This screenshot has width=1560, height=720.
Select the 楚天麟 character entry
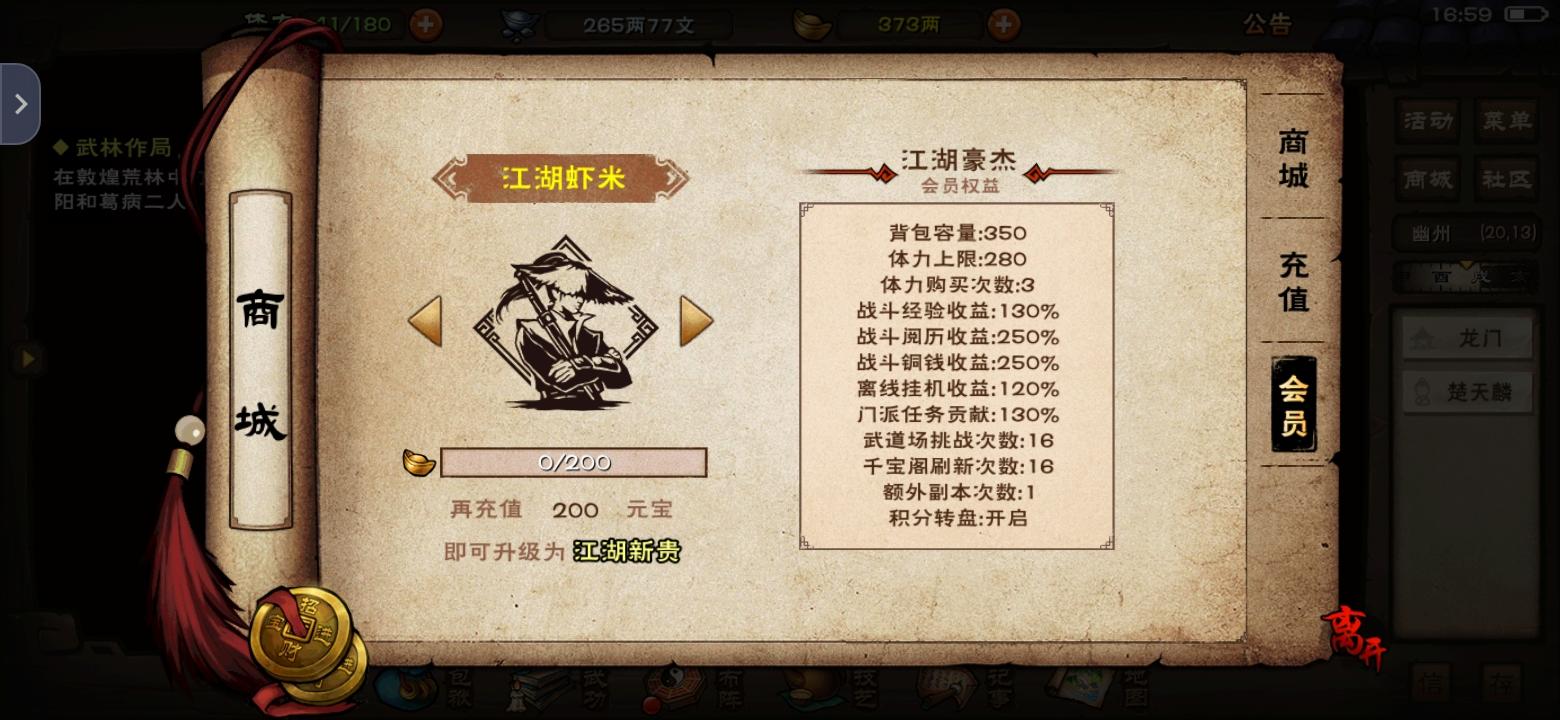tap(1467, 392)
